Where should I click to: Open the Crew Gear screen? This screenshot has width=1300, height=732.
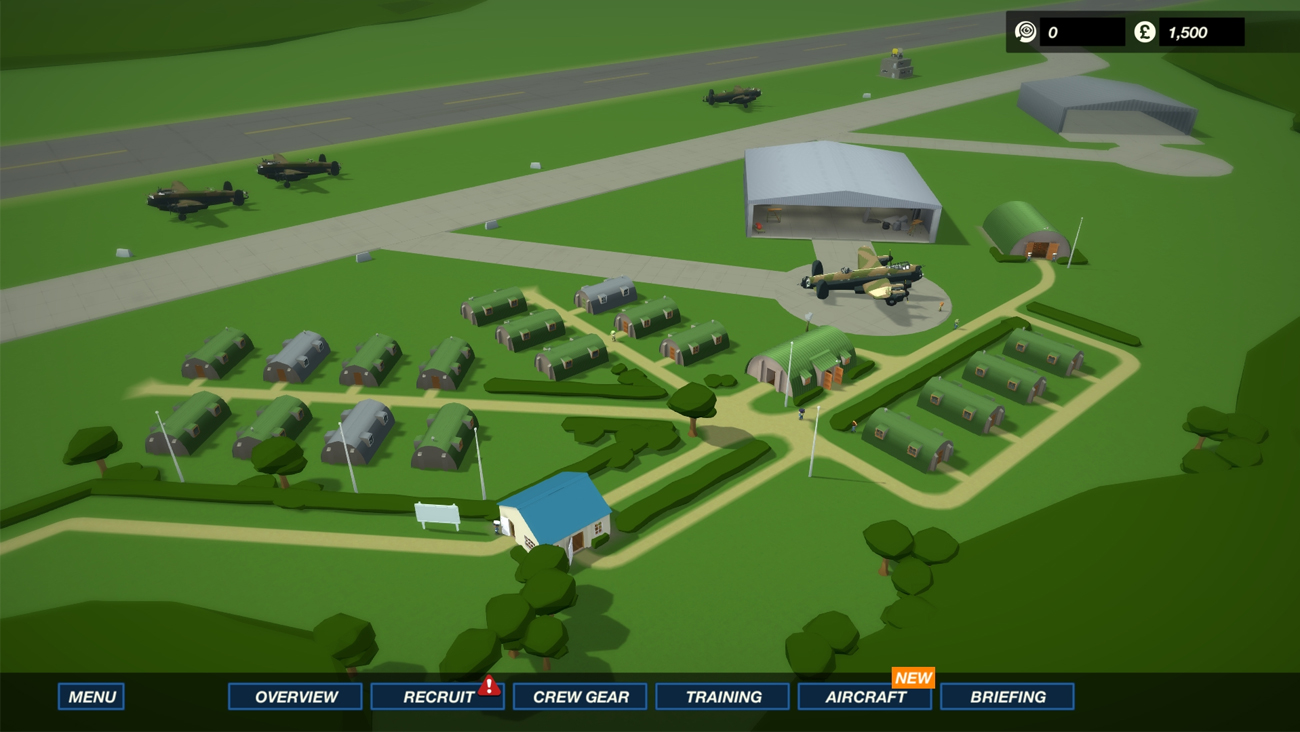(580, 696)
